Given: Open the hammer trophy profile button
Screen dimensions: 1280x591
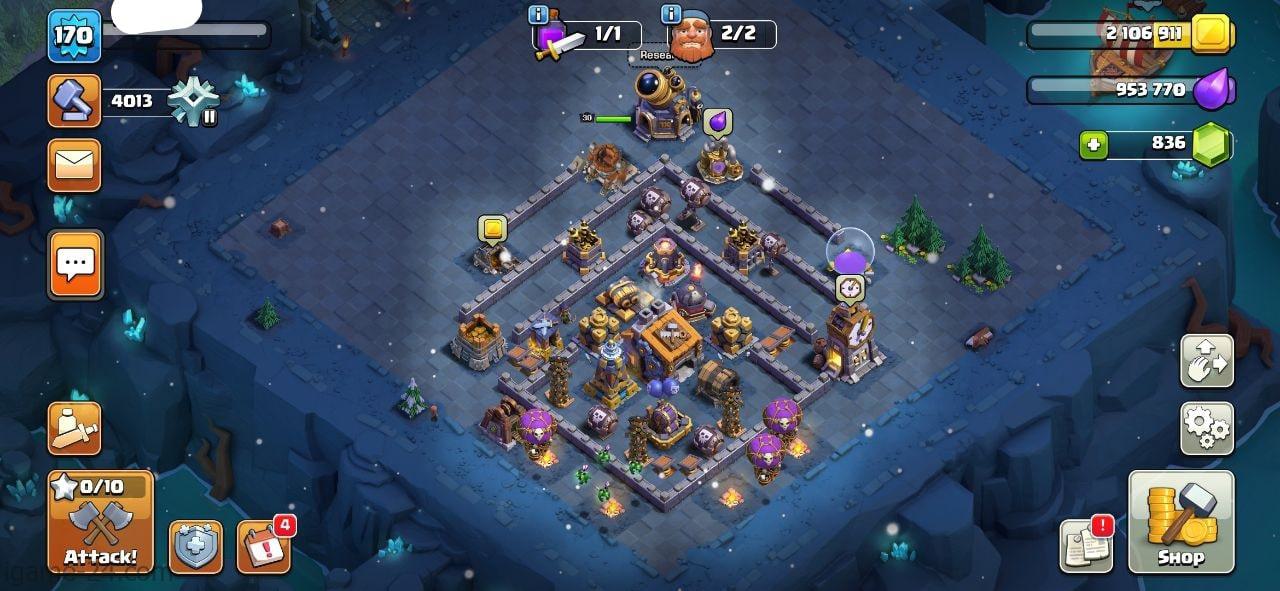Looking at the screenshot, I should click(x=75, y=100).
